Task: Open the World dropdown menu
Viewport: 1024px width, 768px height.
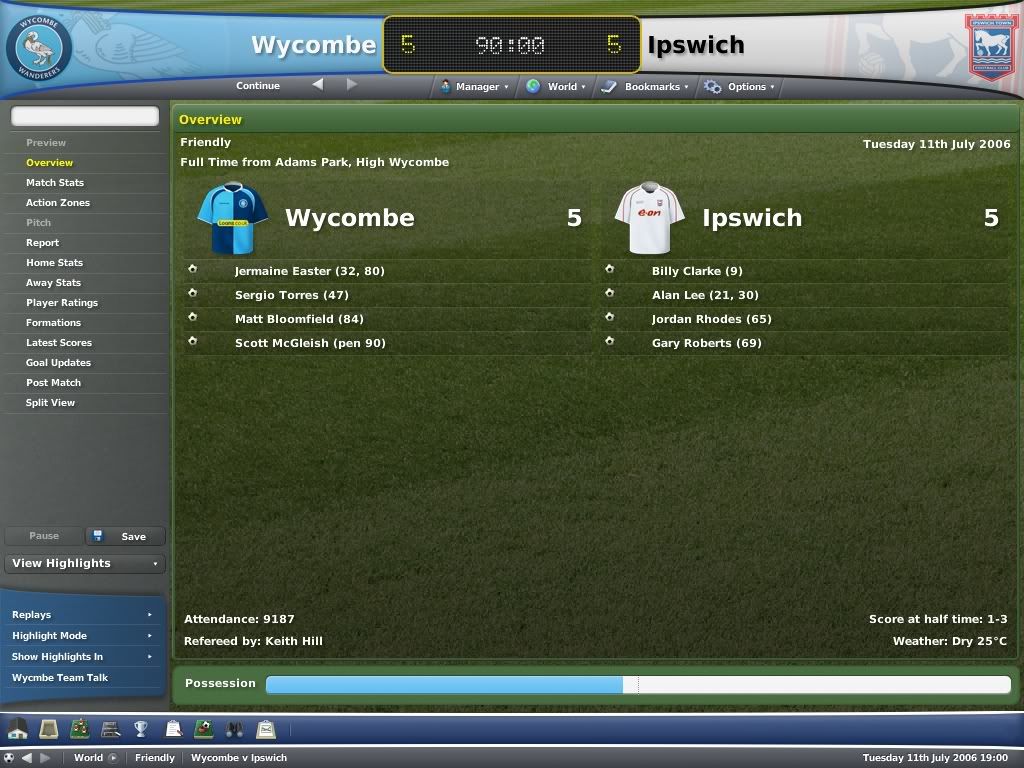Action: (558, 87)
